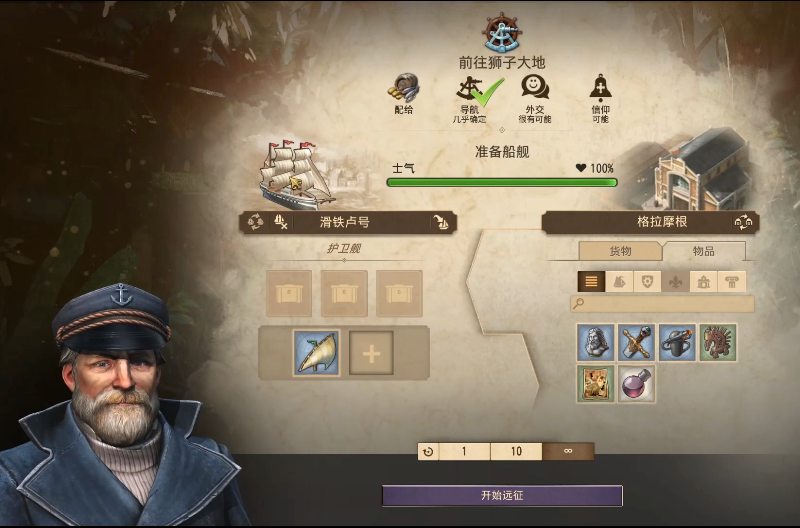Choose the jeweled scepter item
The image size is (800, 528).
click(636, 342)
